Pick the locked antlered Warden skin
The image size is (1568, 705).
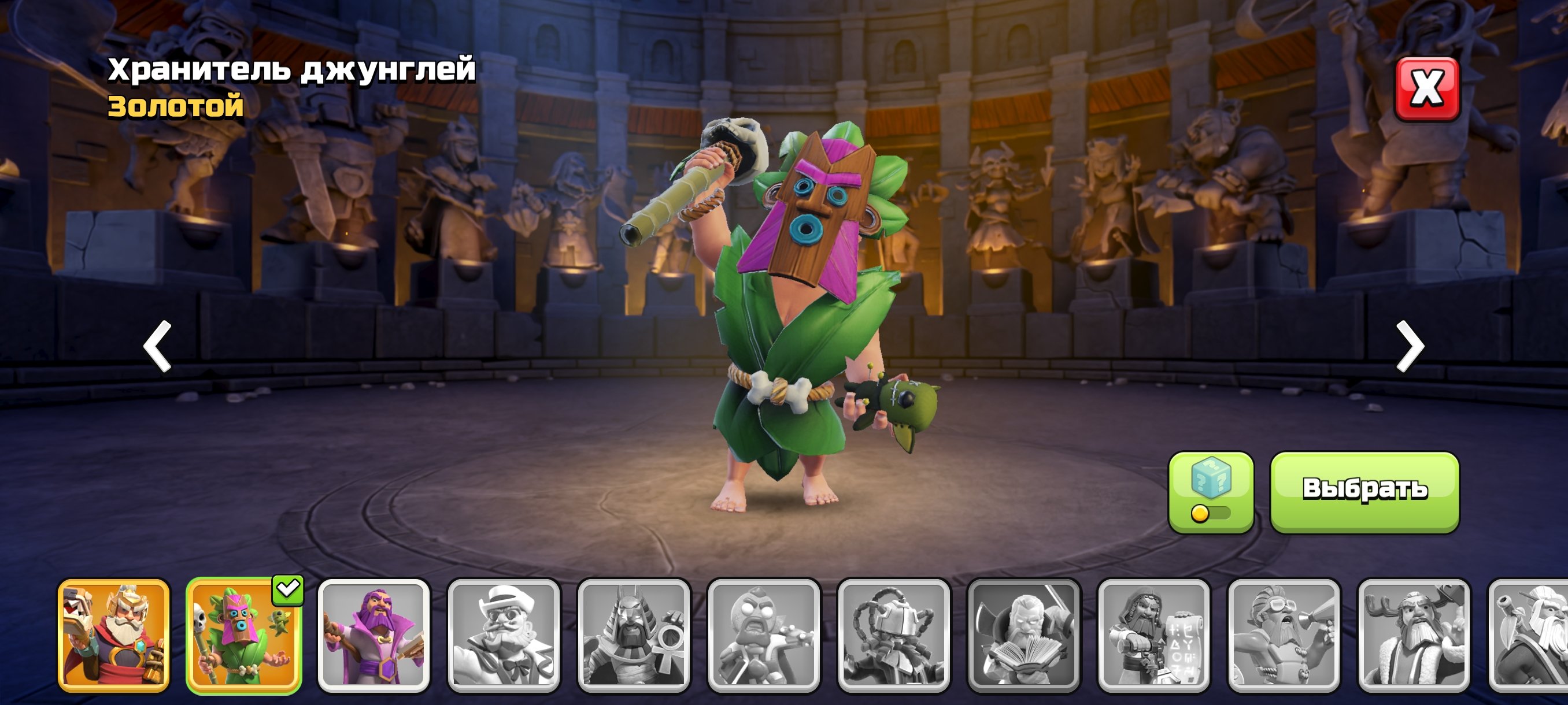point(1414,636)
